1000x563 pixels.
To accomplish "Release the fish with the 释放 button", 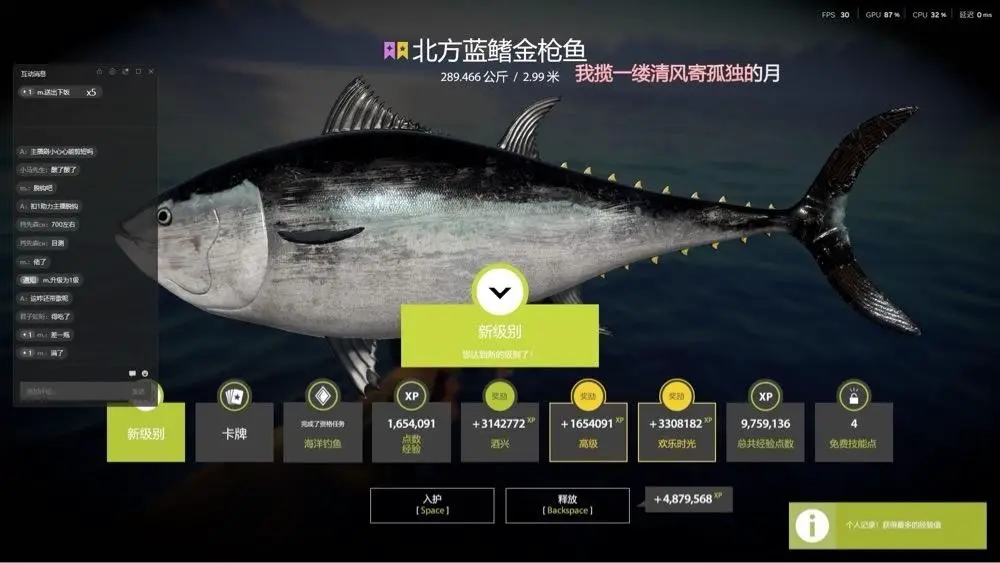I will coord(567,505).
